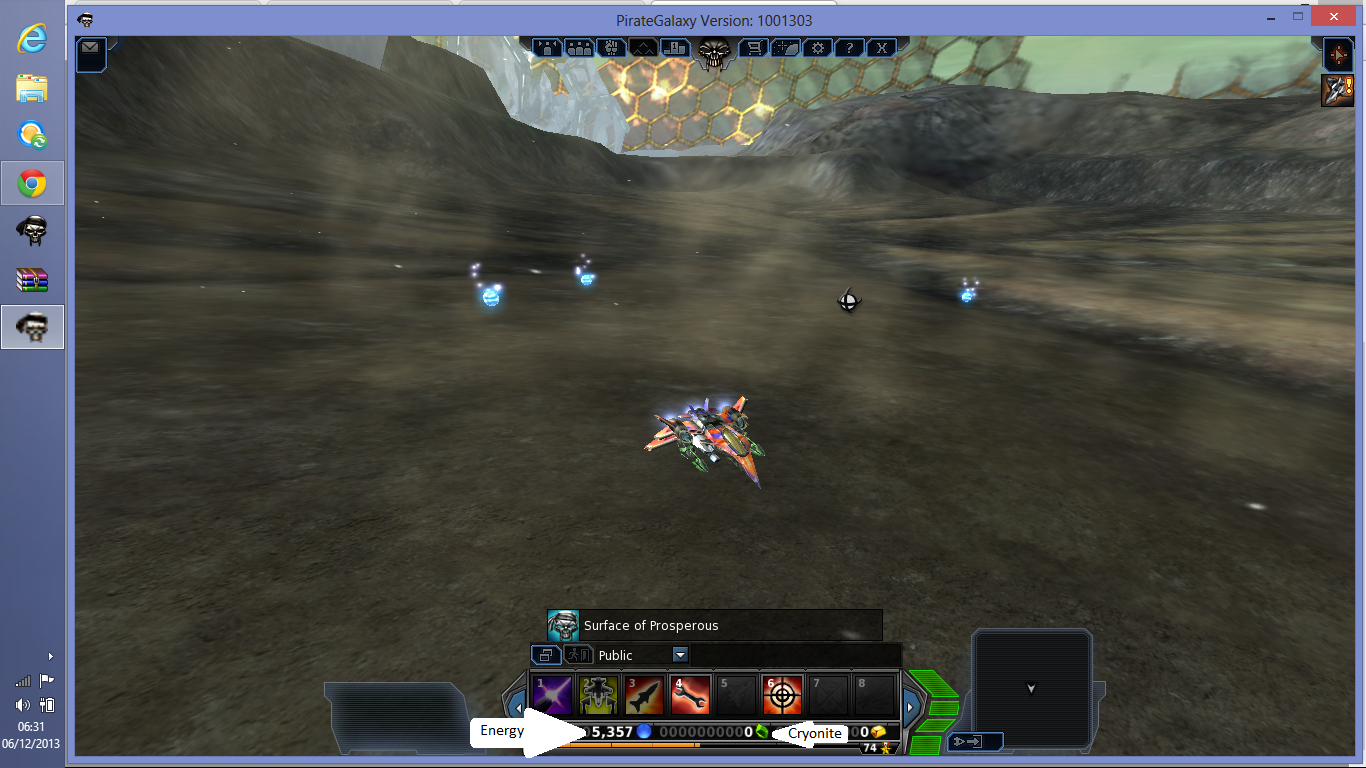Click the right arrow beside the hotbar

click(x=910, y=708)
